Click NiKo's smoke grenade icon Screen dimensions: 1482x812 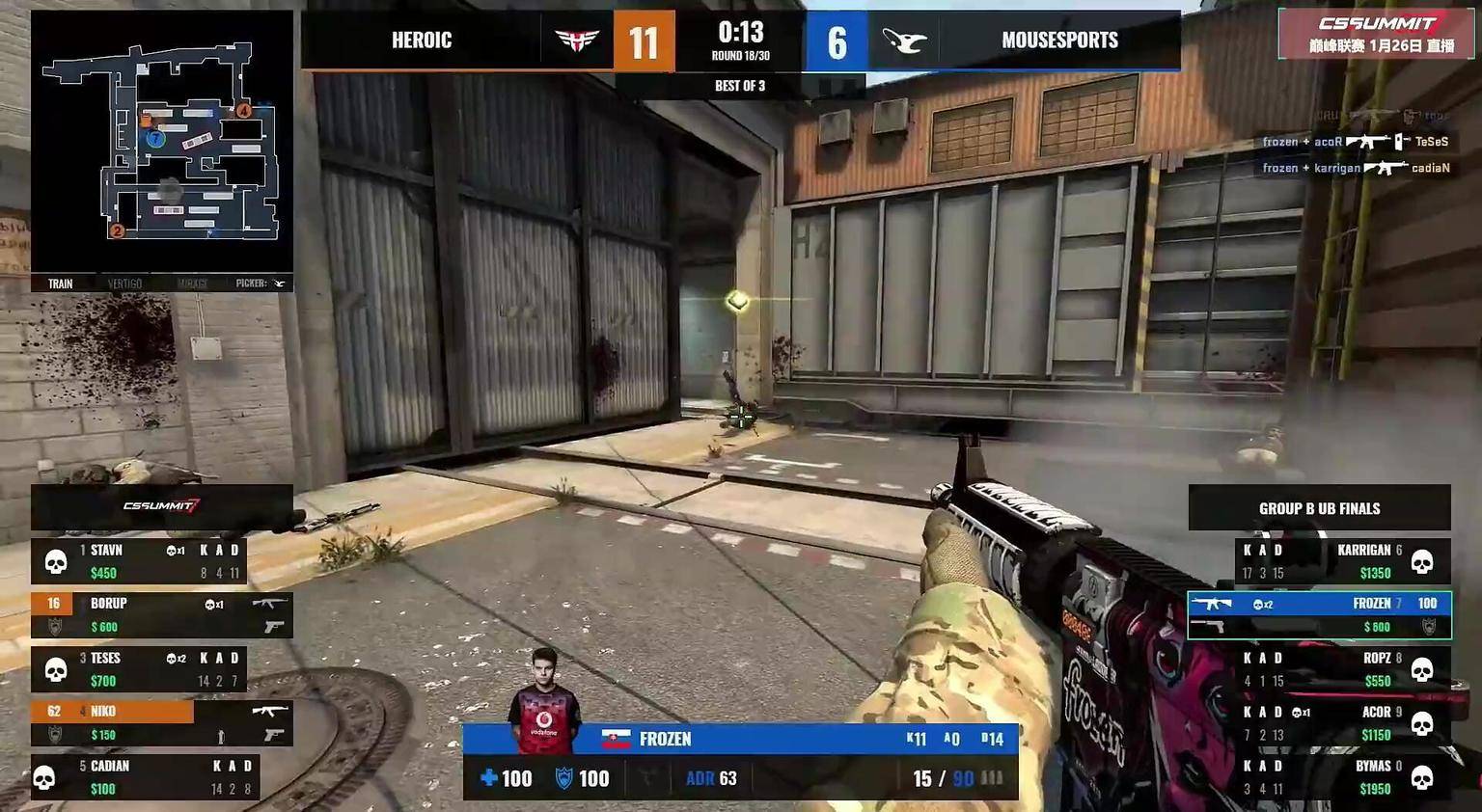(x=221, y=736)
